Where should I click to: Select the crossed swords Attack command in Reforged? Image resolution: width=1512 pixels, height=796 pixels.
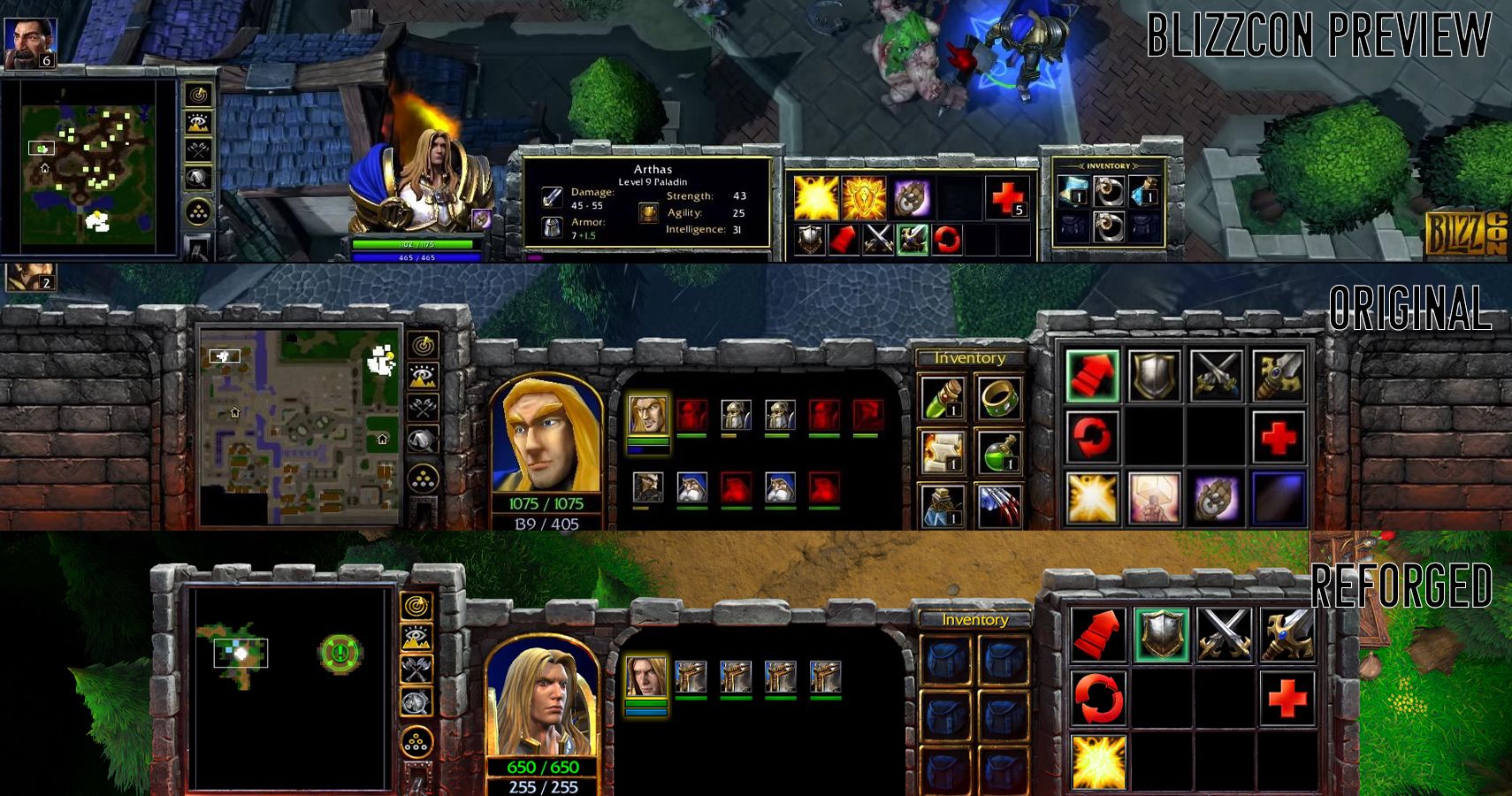(x=1226, y=634)
